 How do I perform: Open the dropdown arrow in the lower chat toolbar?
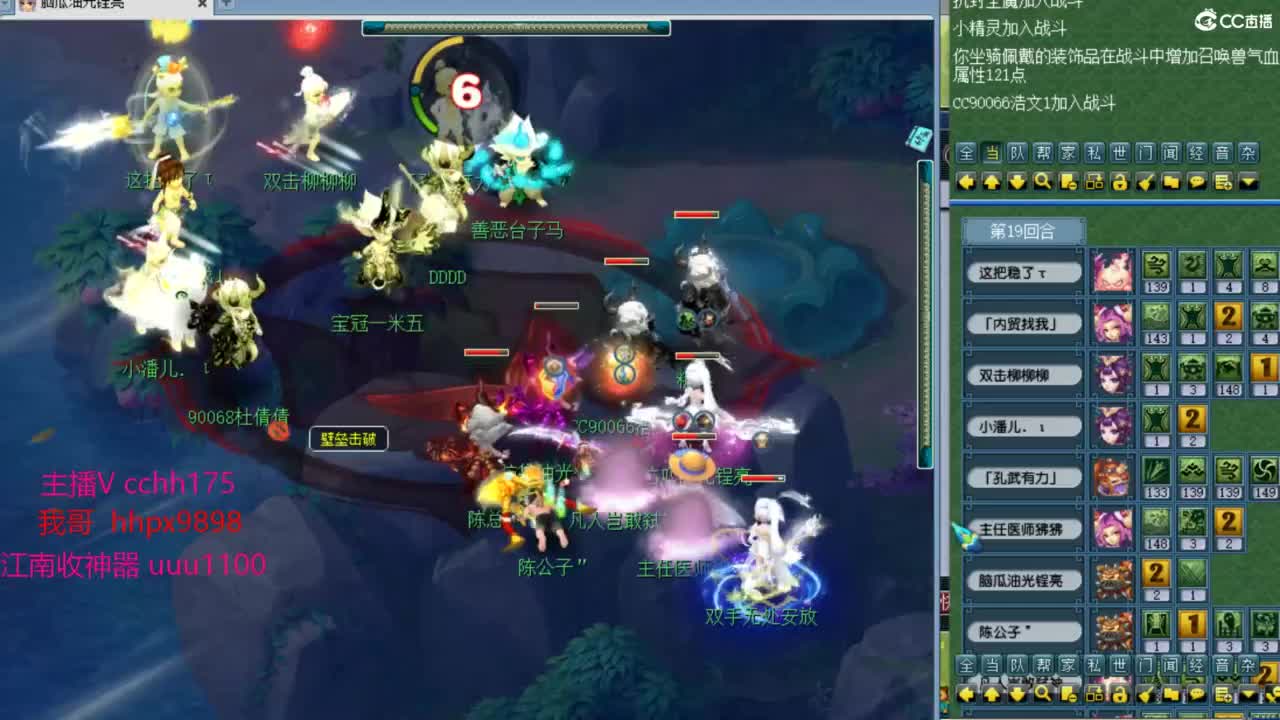pyautogui.click(x=1246, y=694)
